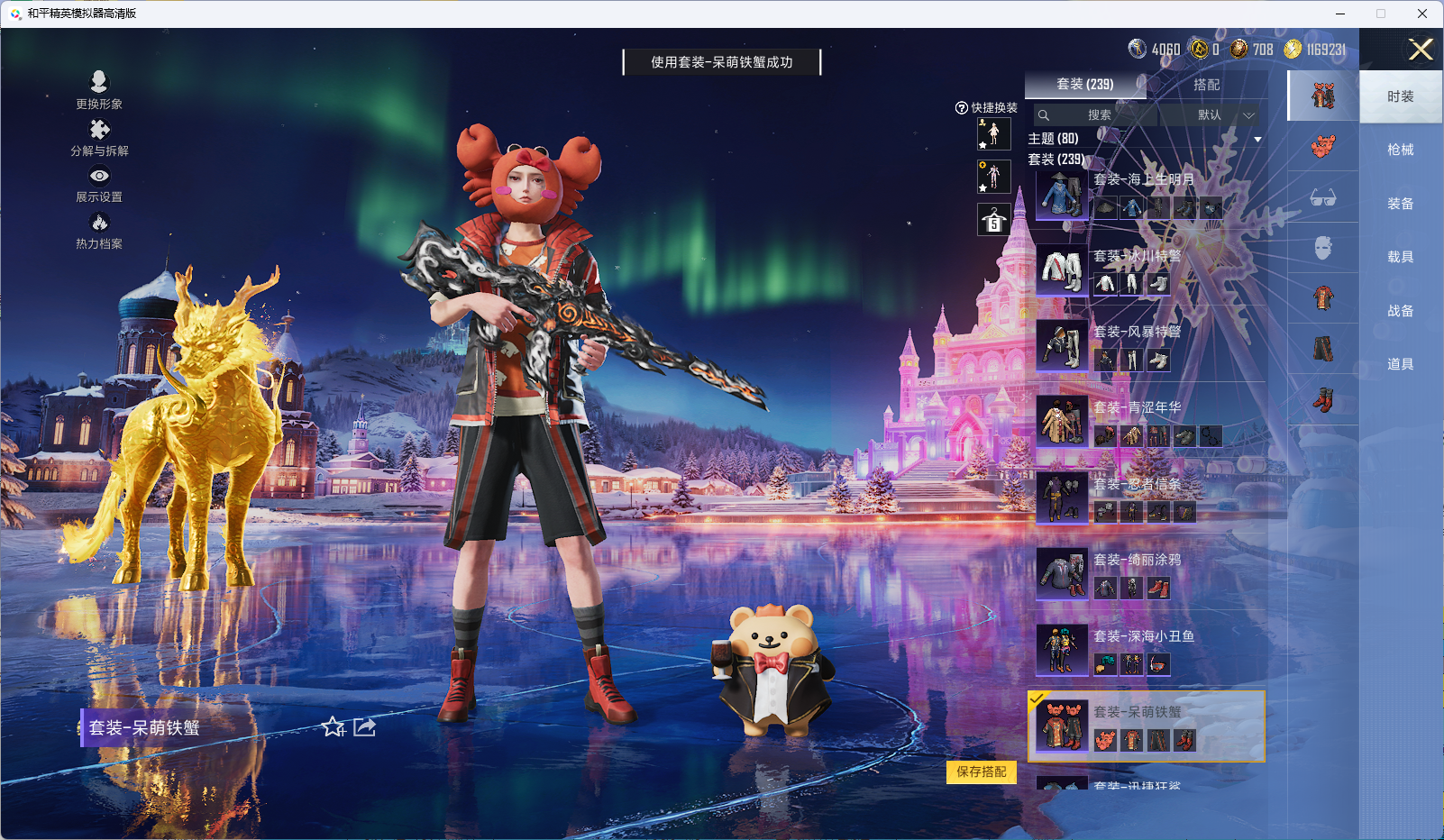Favorite the outfit with the star icon
Image resolution: width=1444 pixels, height=840 pixels.
click(334, 726)
